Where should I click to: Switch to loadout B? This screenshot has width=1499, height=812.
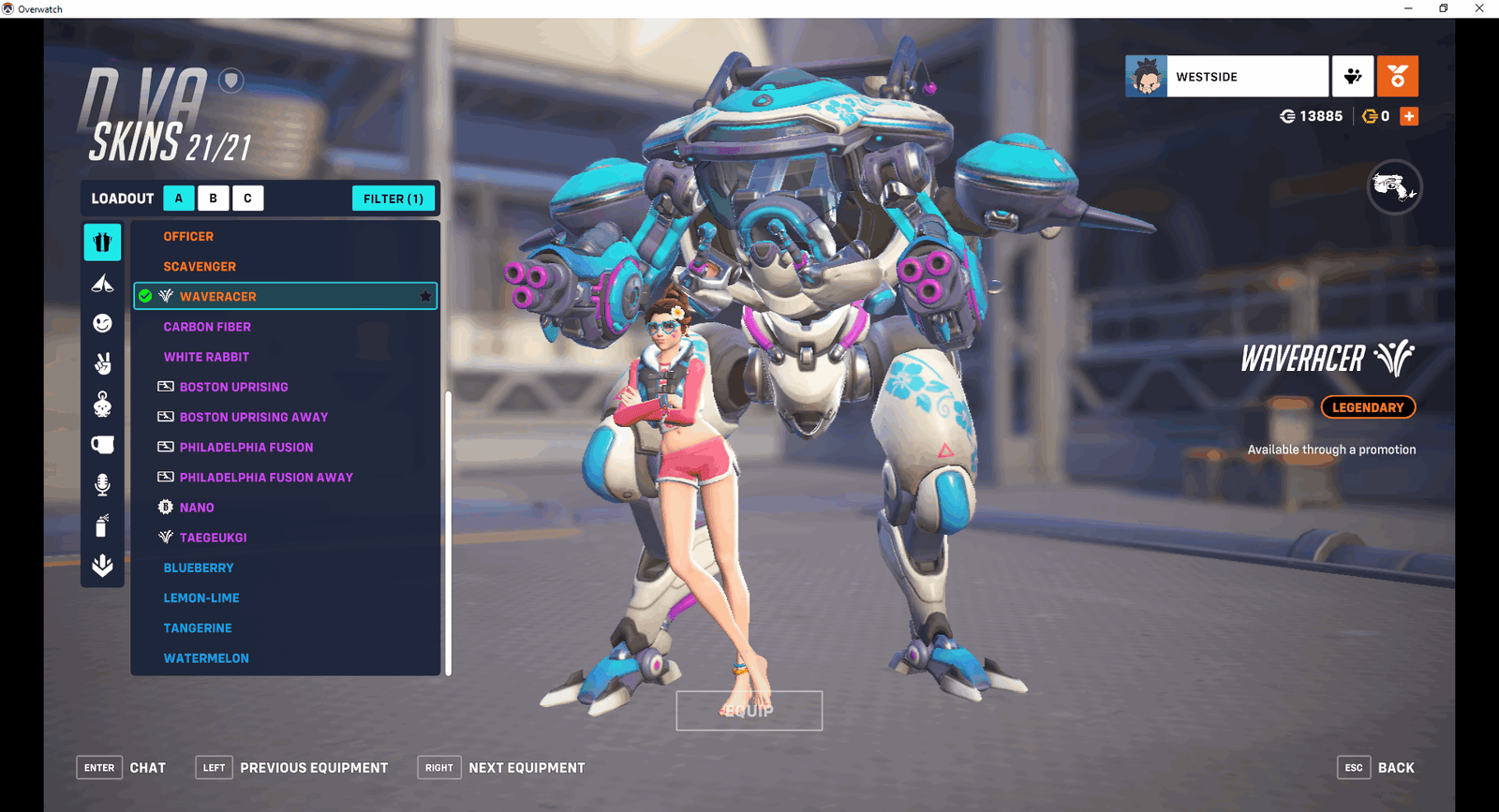(x=214, y=199)
